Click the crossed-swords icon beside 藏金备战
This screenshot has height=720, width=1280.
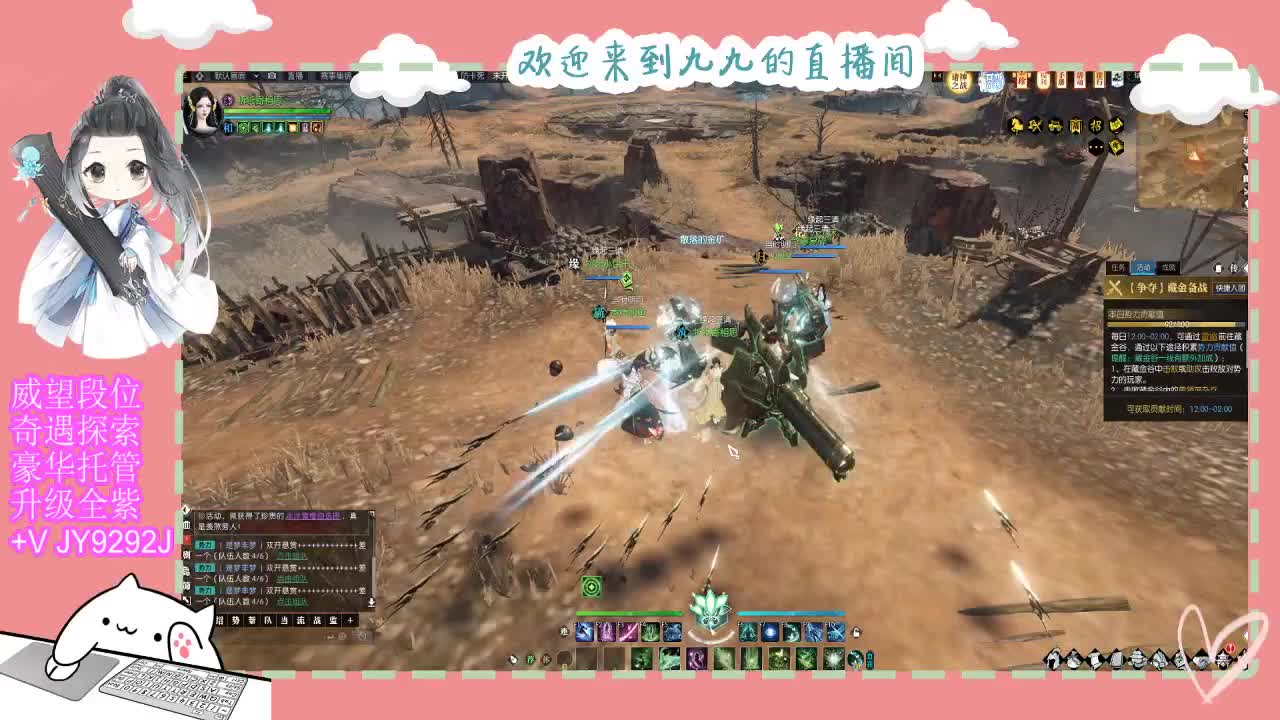coord(1113,288)
